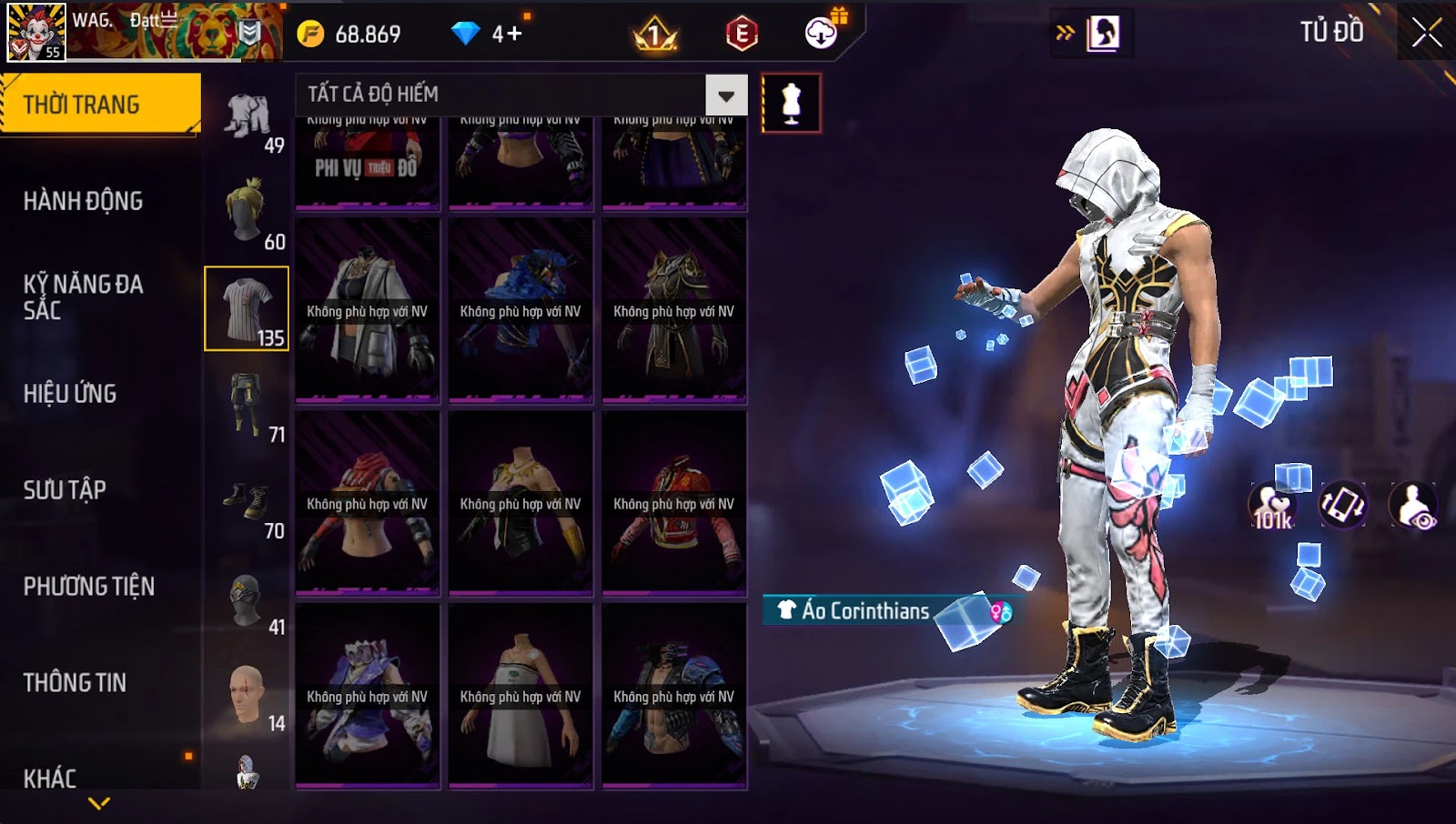1456x824 pixels.
Task: Select the full outfit set category
Action: (x=248, y=116)
